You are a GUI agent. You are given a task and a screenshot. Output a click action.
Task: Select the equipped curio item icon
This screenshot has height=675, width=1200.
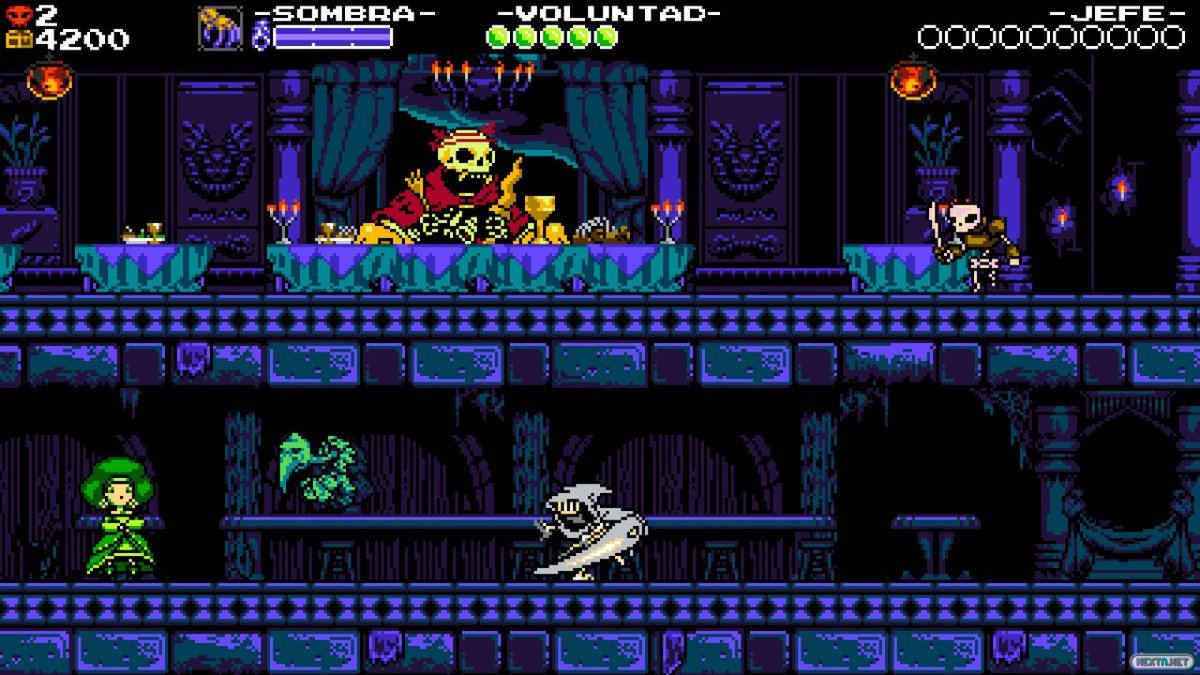[220, 28]
